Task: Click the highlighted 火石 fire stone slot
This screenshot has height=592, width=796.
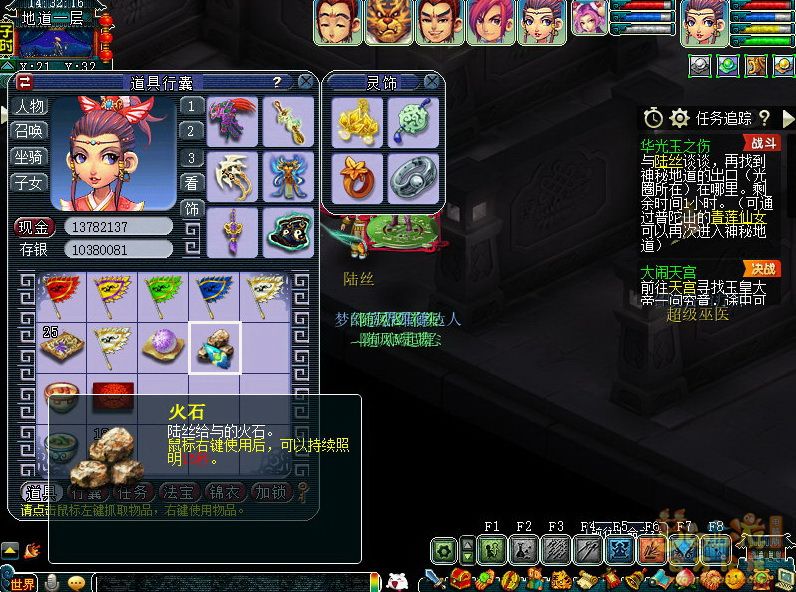Action: (214, 346)
